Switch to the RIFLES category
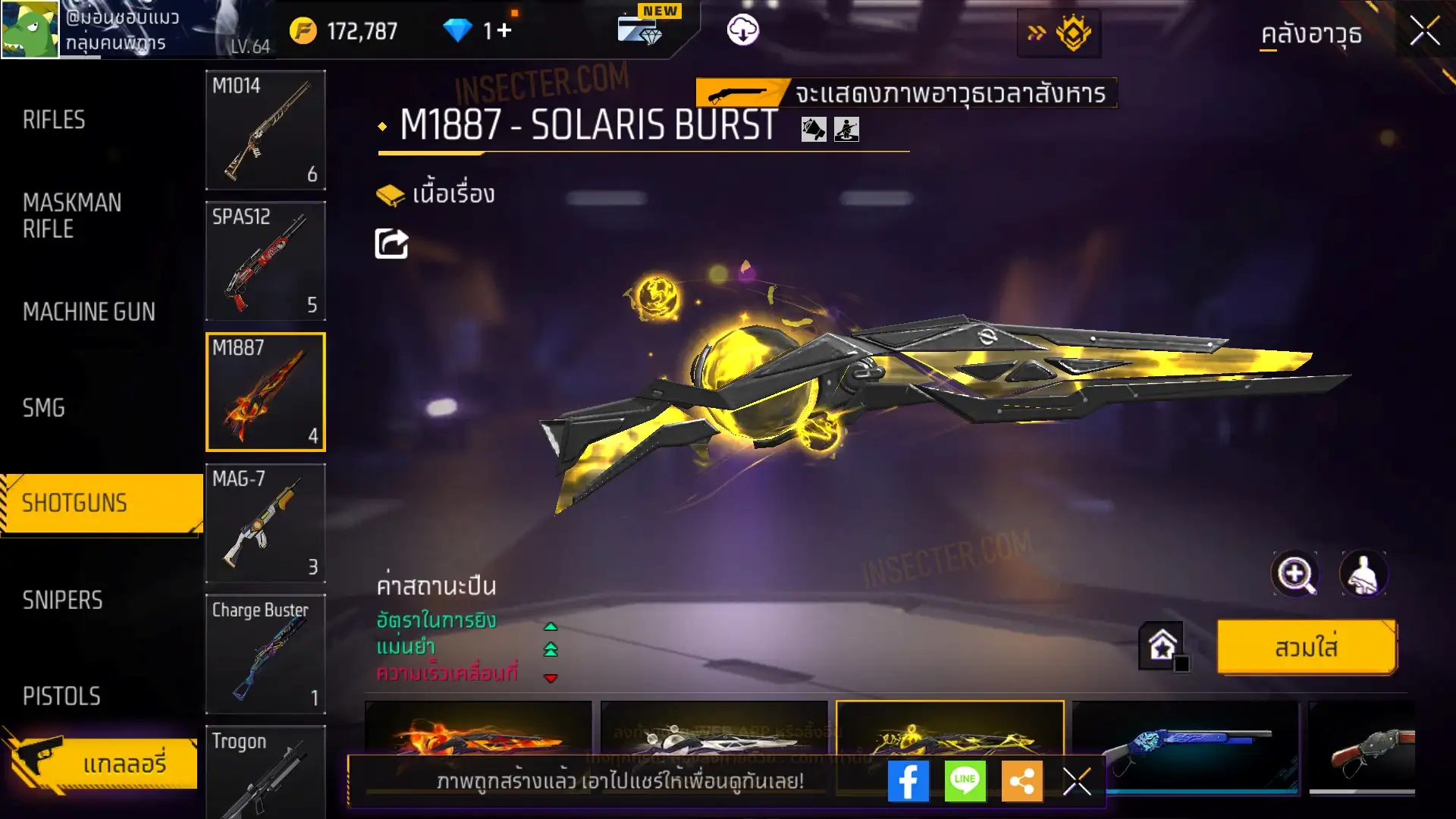The width and height of the screenshot is (1456, 819). click(54, 120)
